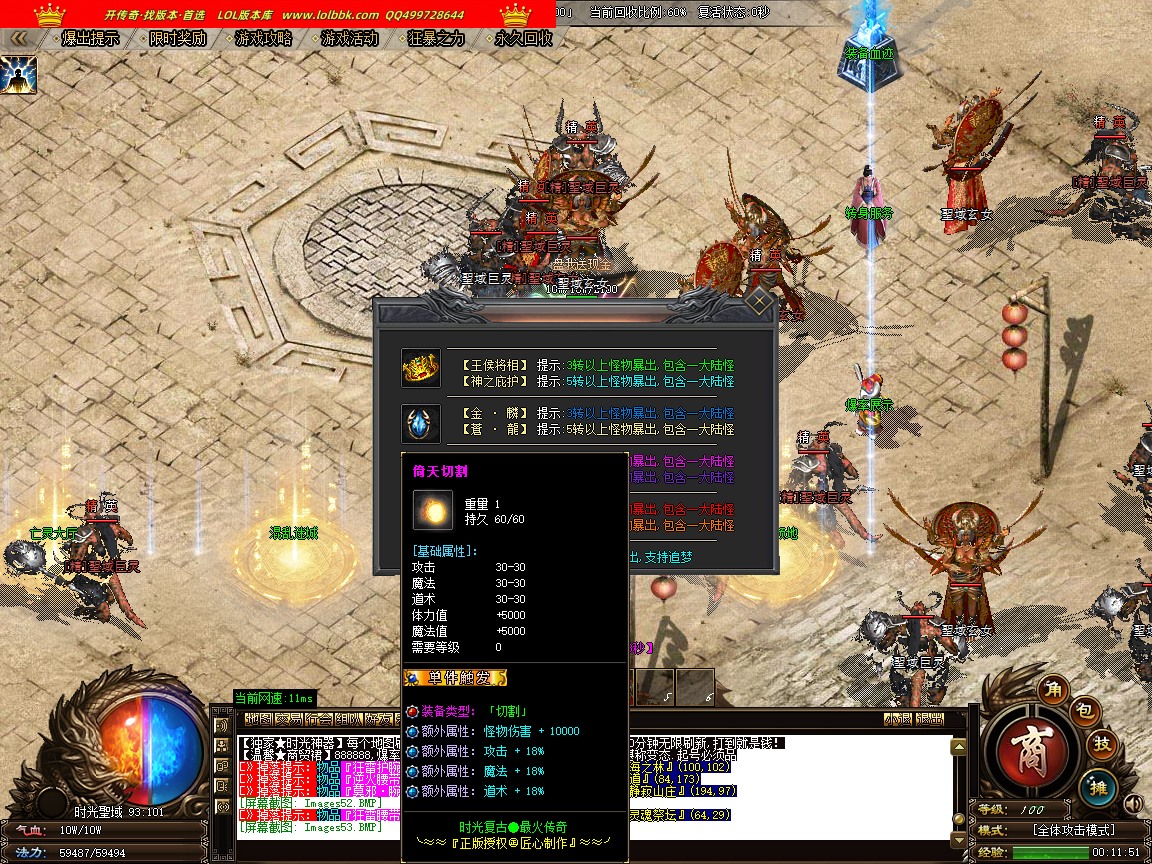Collapse the top menu bar with the double arrow

coord(19,39)
